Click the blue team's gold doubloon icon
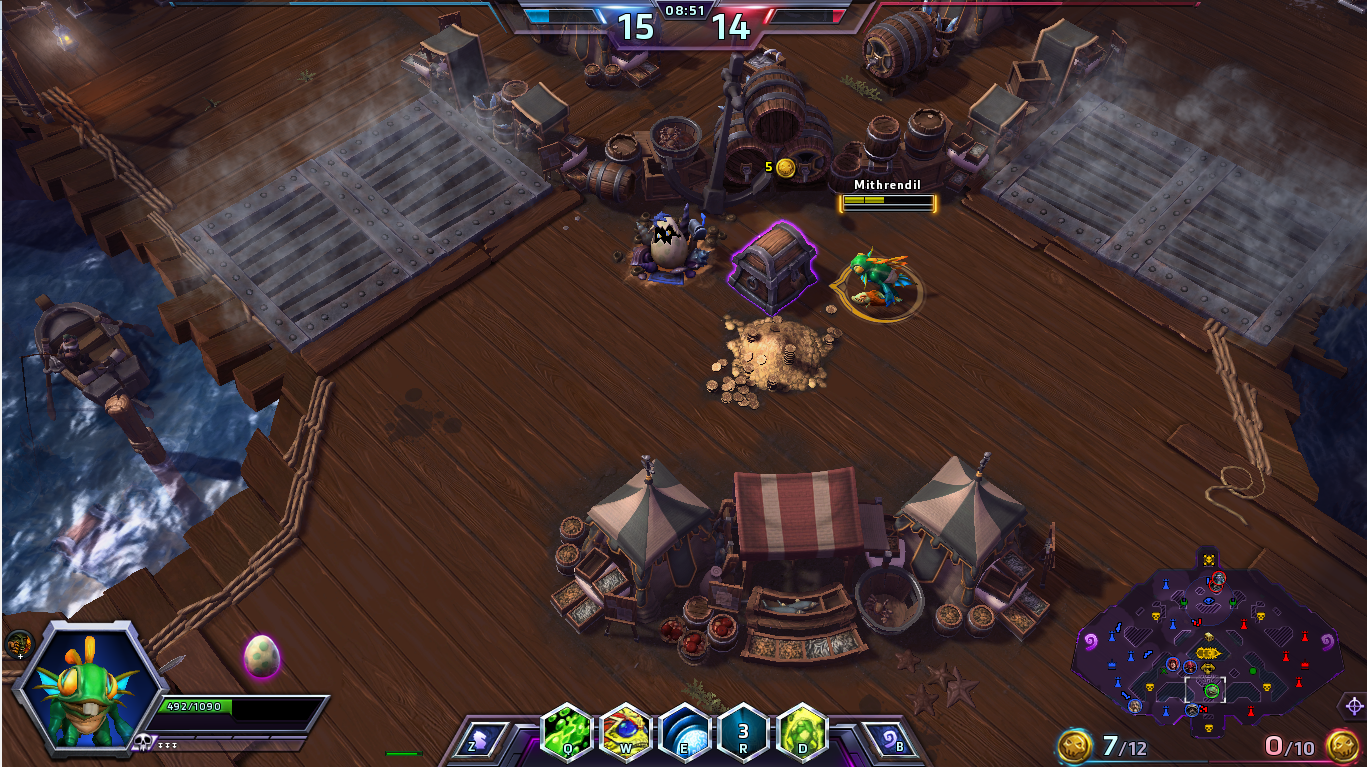 tap(1075, 745)
